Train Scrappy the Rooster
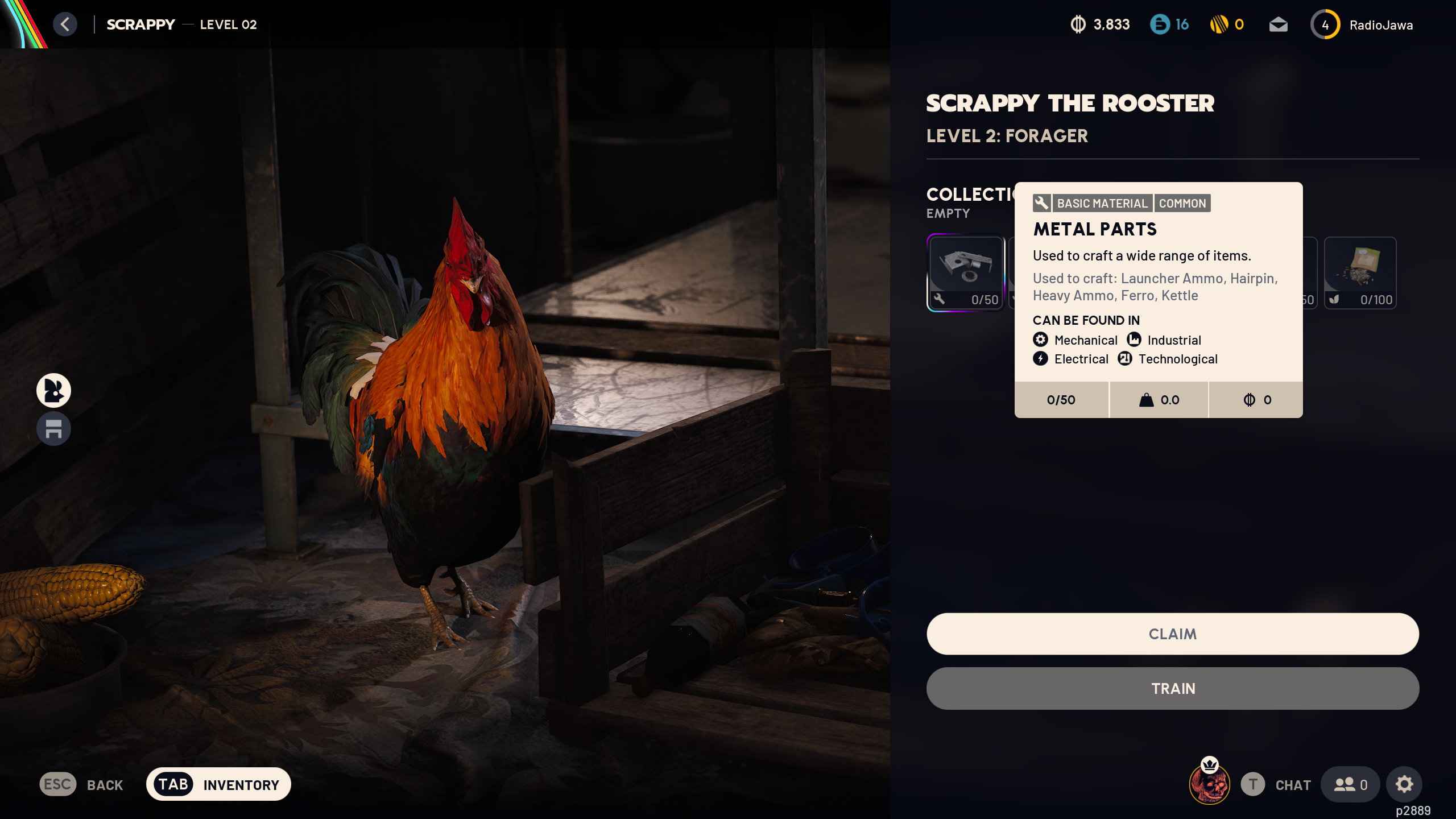The height and width of the screenshot is (819, 1456). tap(1172, 688)
